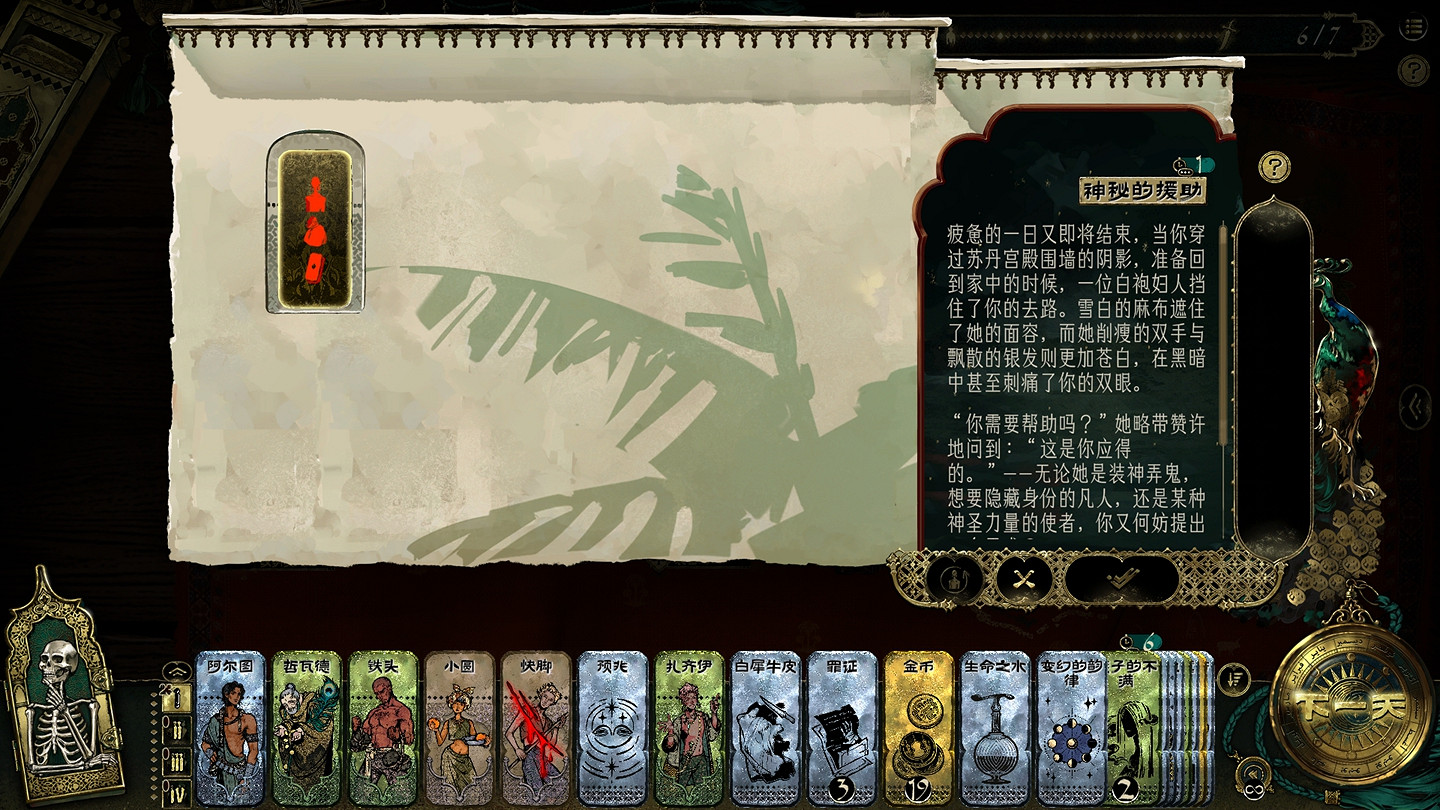Toggle the tier II card filter
Image resolution: width=1440 pixels, height=810 pixels.
176,728
